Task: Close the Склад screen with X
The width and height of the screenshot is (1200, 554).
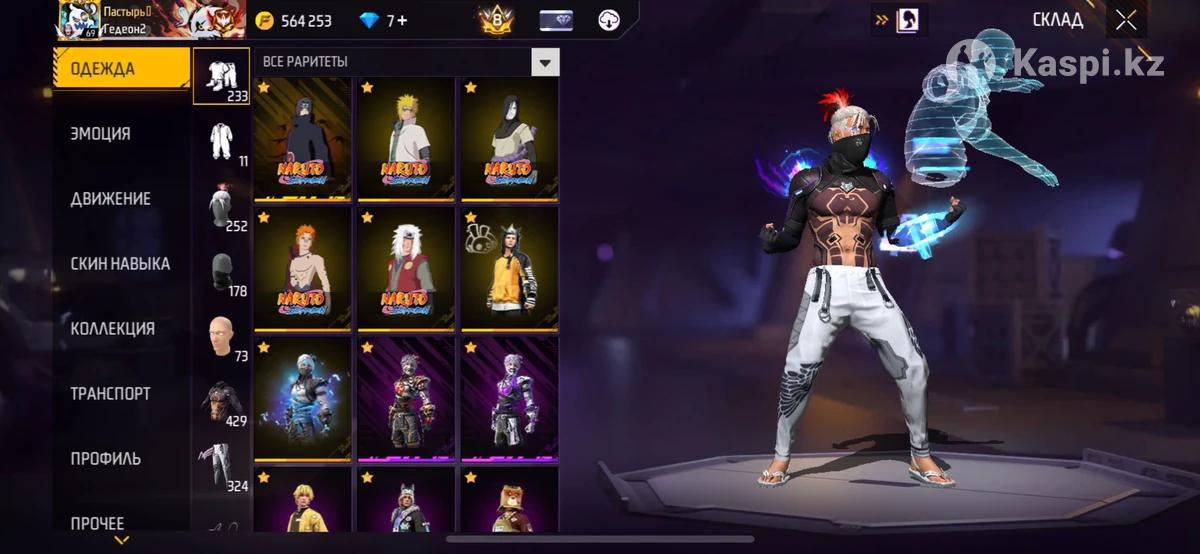Action: [x=1126, y=21]
